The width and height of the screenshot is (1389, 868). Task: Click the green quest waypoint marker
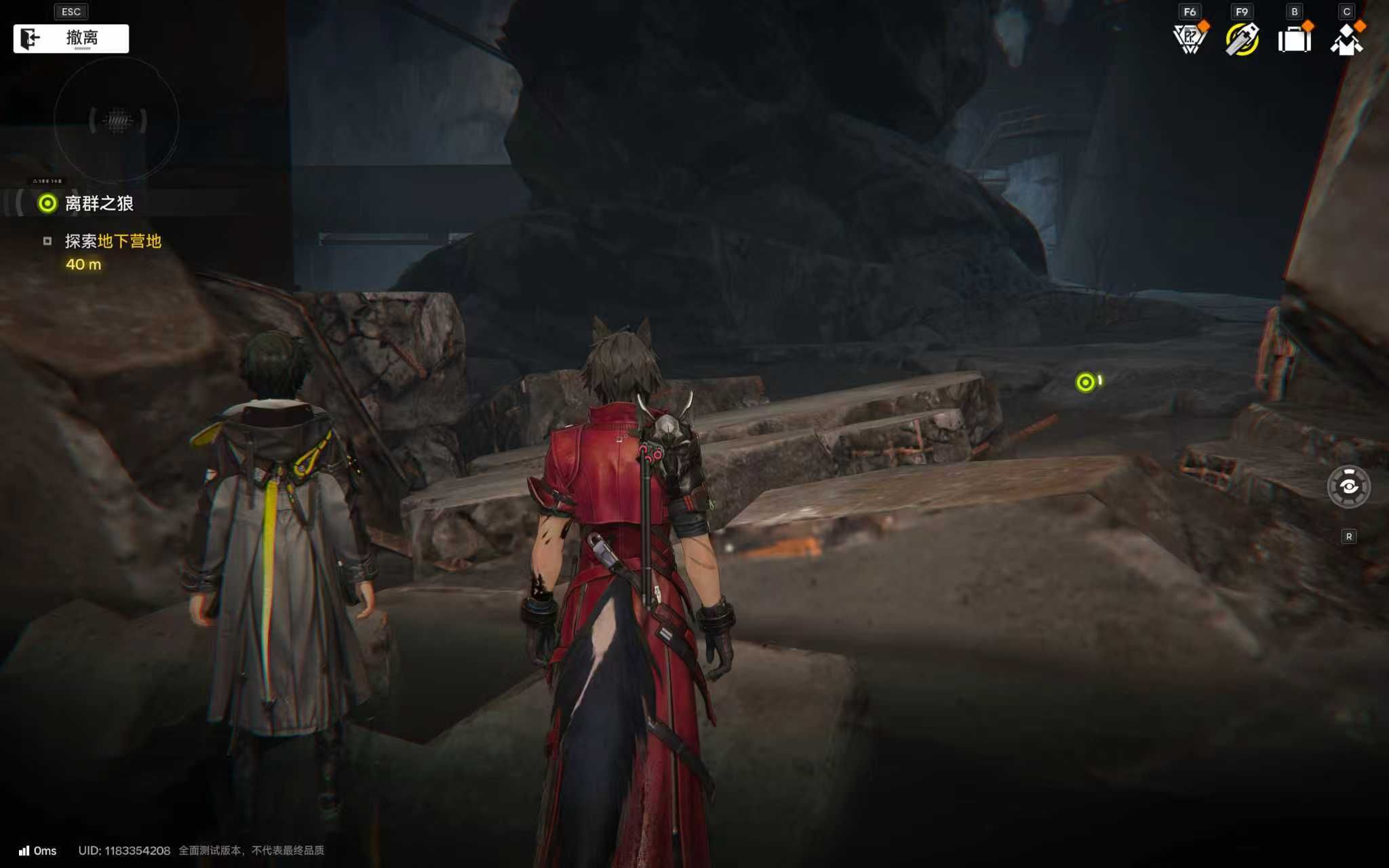click(1085, 382)
